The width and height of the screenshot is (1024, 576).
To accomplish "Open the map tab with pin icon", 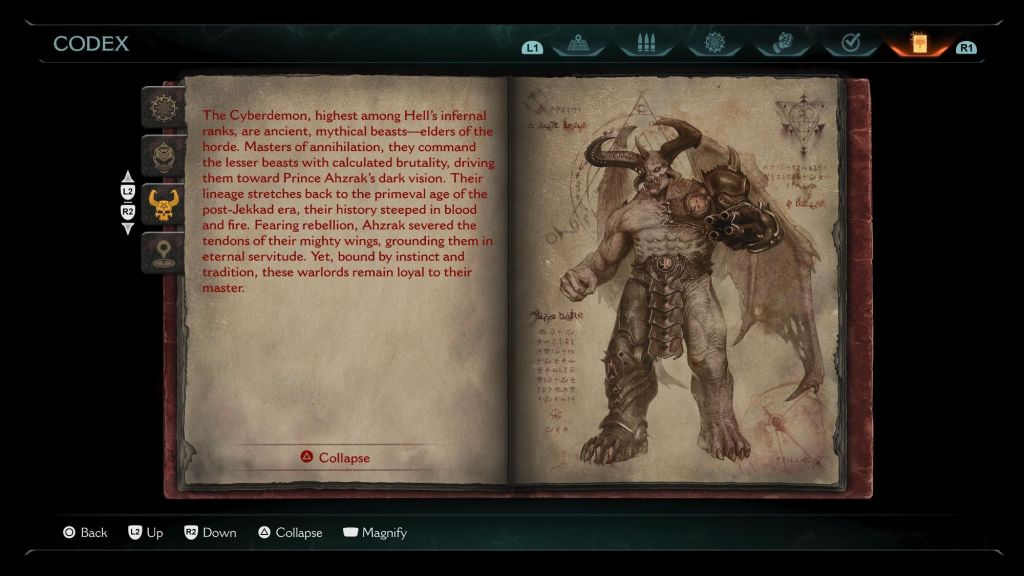I will coord(578,45).
